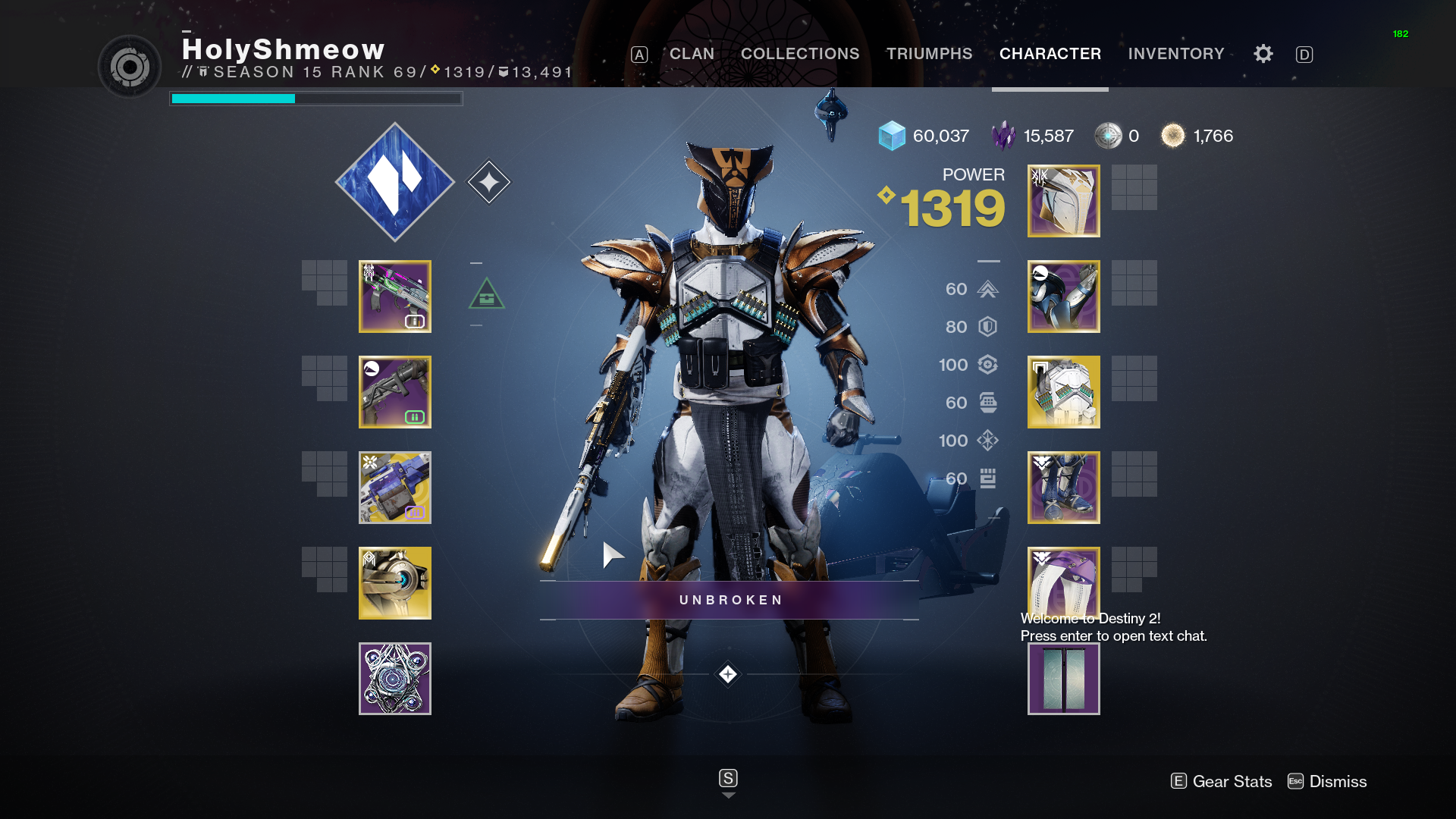The height and width of the screenshot is (819, 1456).
Task: Select the equipped energy weapon slot
Action: tap(394, 391)
